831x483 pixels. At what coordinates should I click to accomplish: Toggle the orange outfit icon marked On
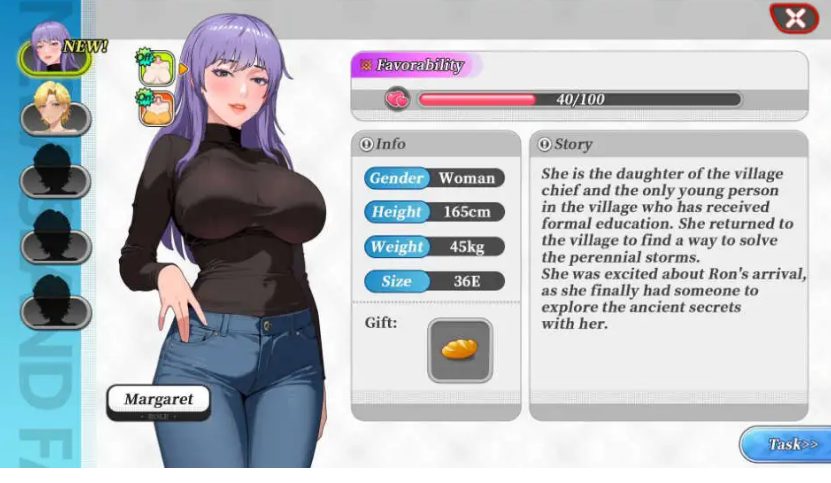click(155, 105)
